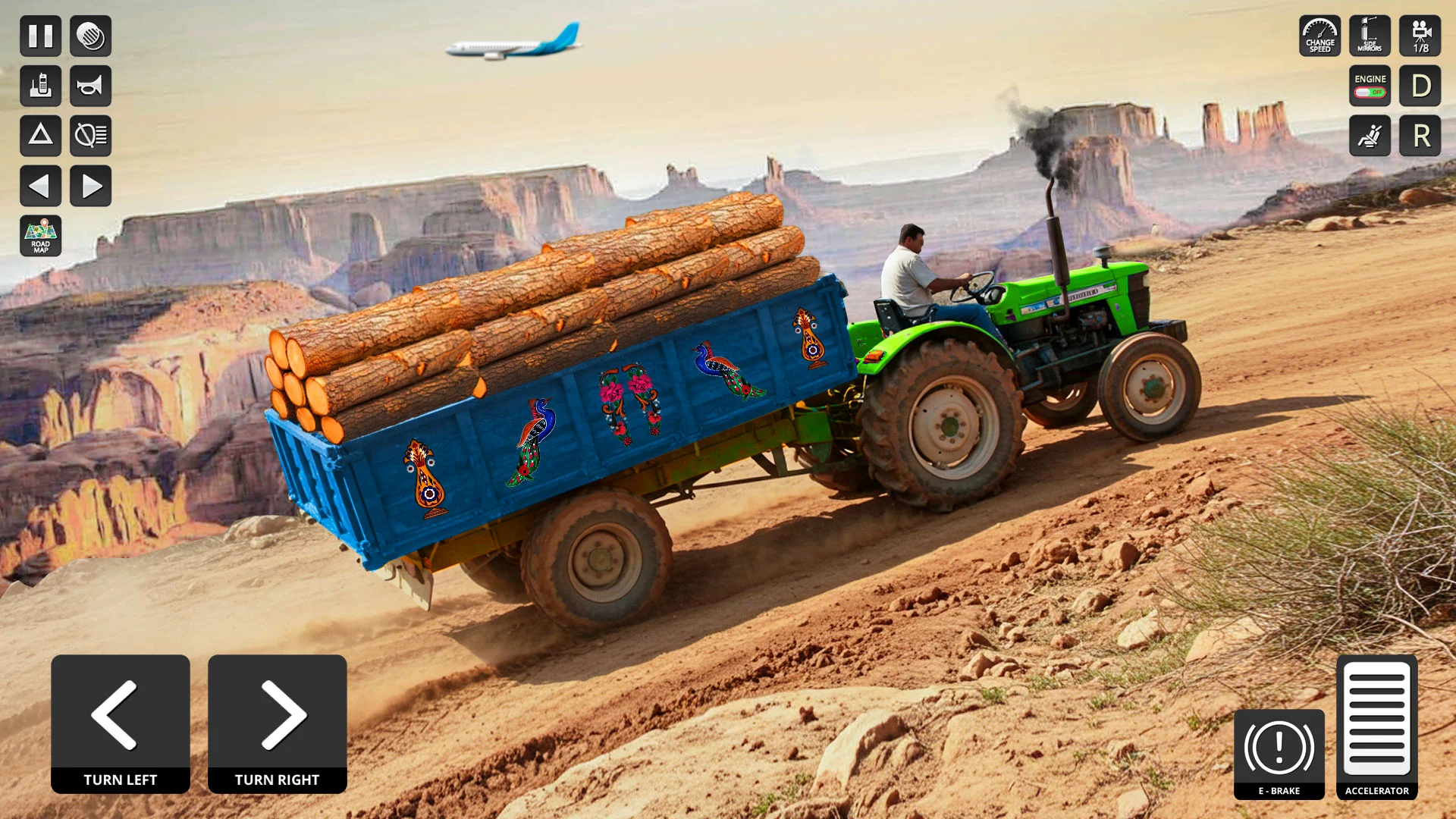Click the Change Speed gauge button
The image size is (1456, 819).
click(x=1319, y=36)
